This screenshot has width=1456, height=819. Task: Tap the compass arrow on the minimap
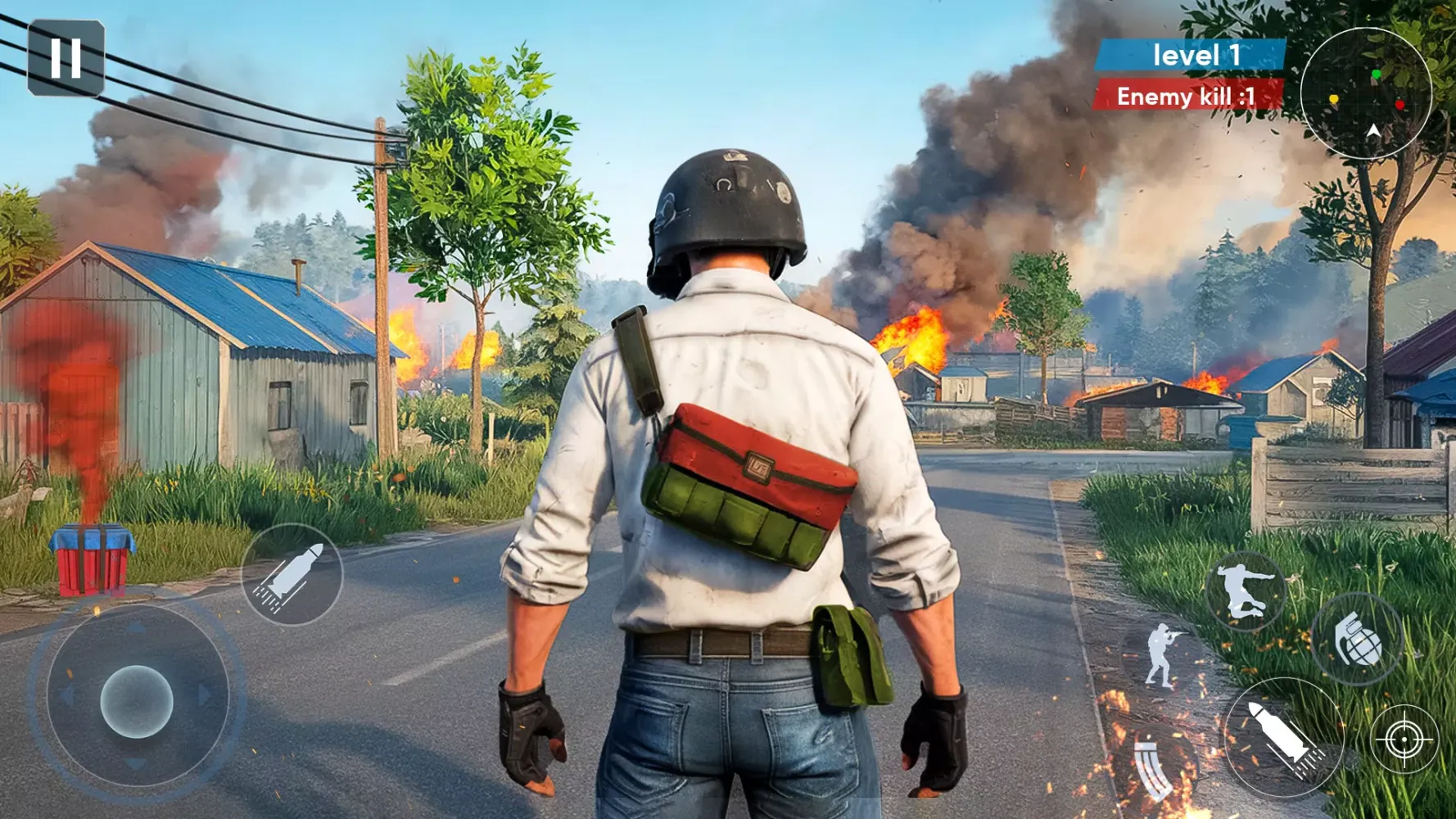[x=1373, y=131]
